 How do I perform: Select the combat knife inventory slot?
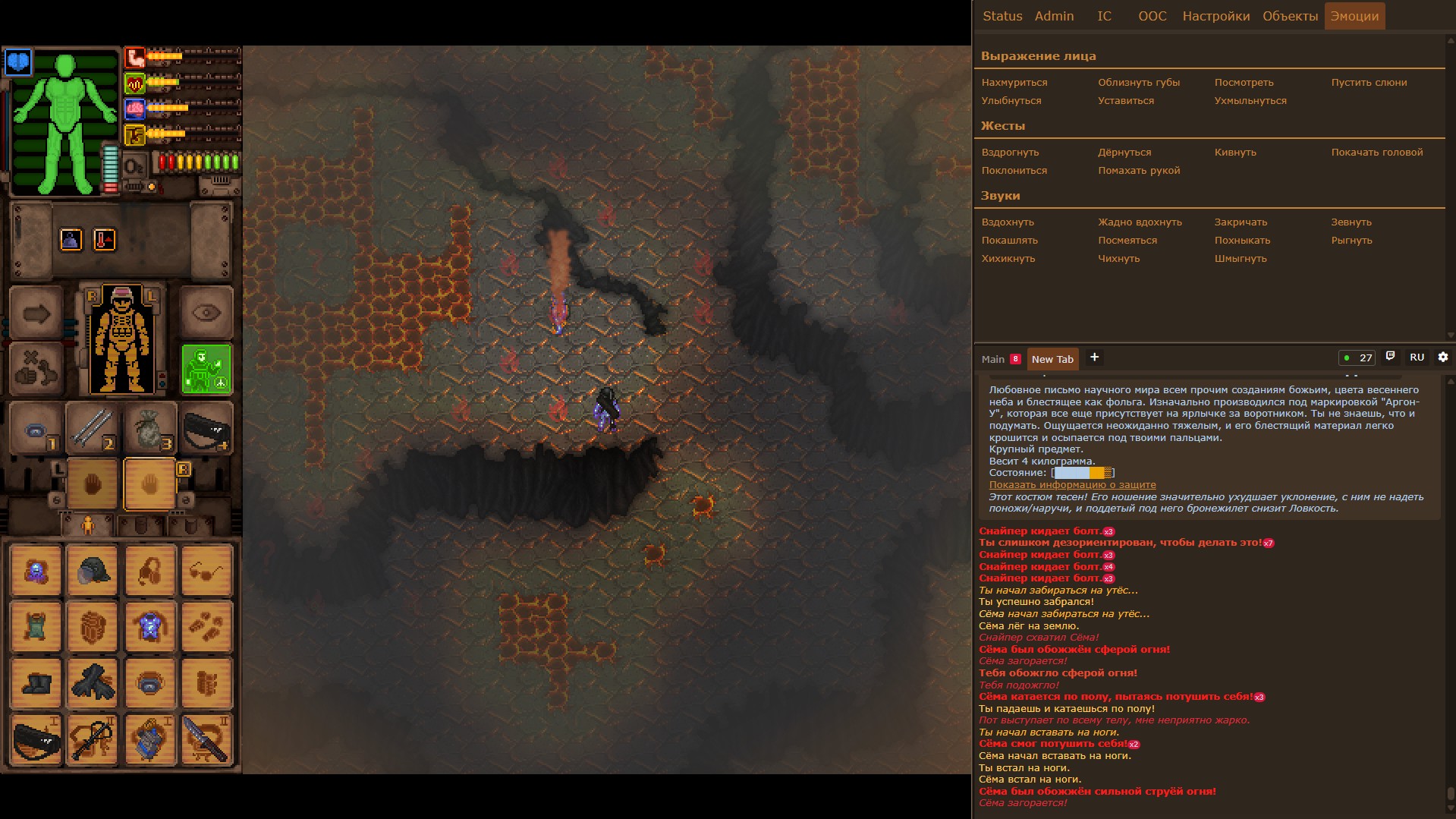(x=206, y=739)
